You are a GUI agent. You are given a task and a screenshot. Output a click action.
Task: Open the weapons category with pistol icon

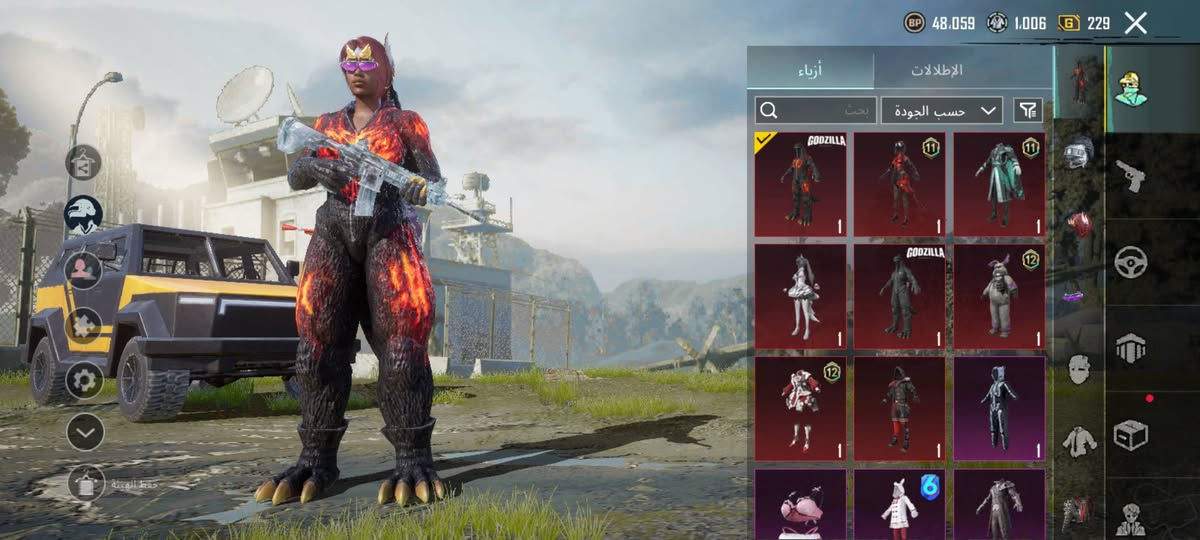1131,176
